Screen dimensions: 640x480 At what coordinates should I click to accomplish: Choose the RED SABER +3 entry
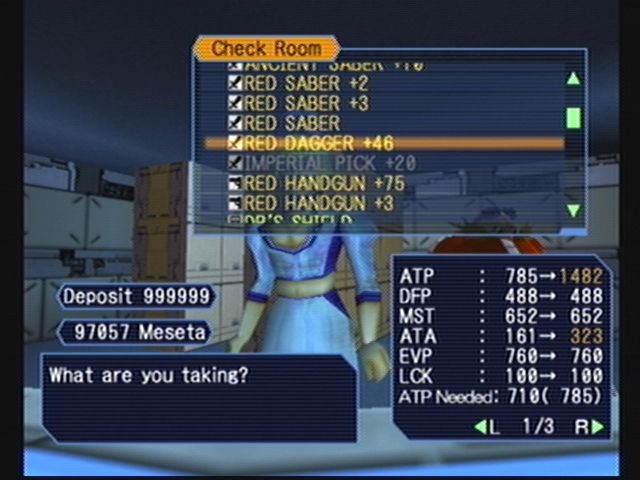click(305, 103)
